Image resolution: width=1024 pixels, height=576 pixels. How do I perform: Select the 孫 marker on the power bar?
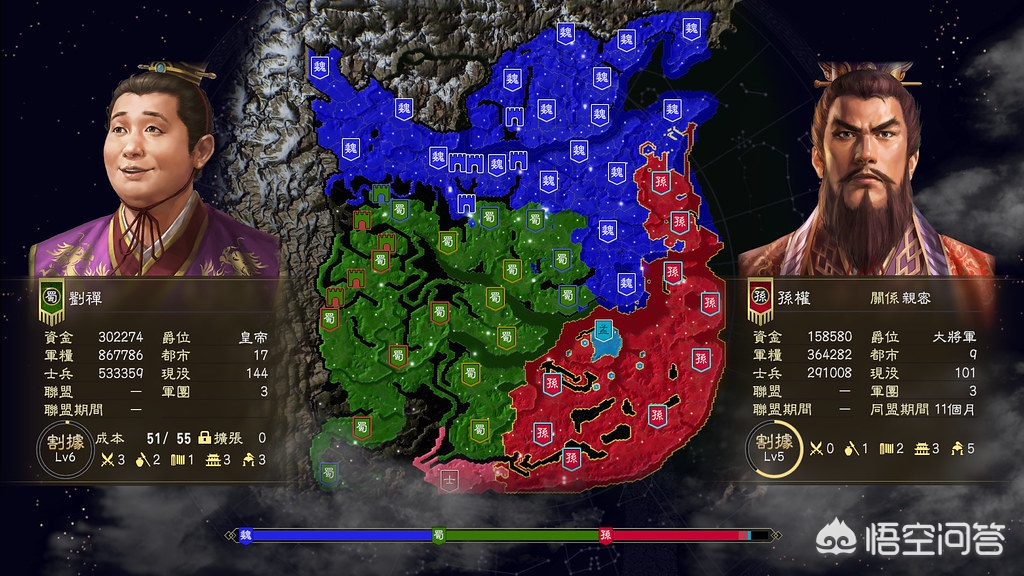point(605,535)
